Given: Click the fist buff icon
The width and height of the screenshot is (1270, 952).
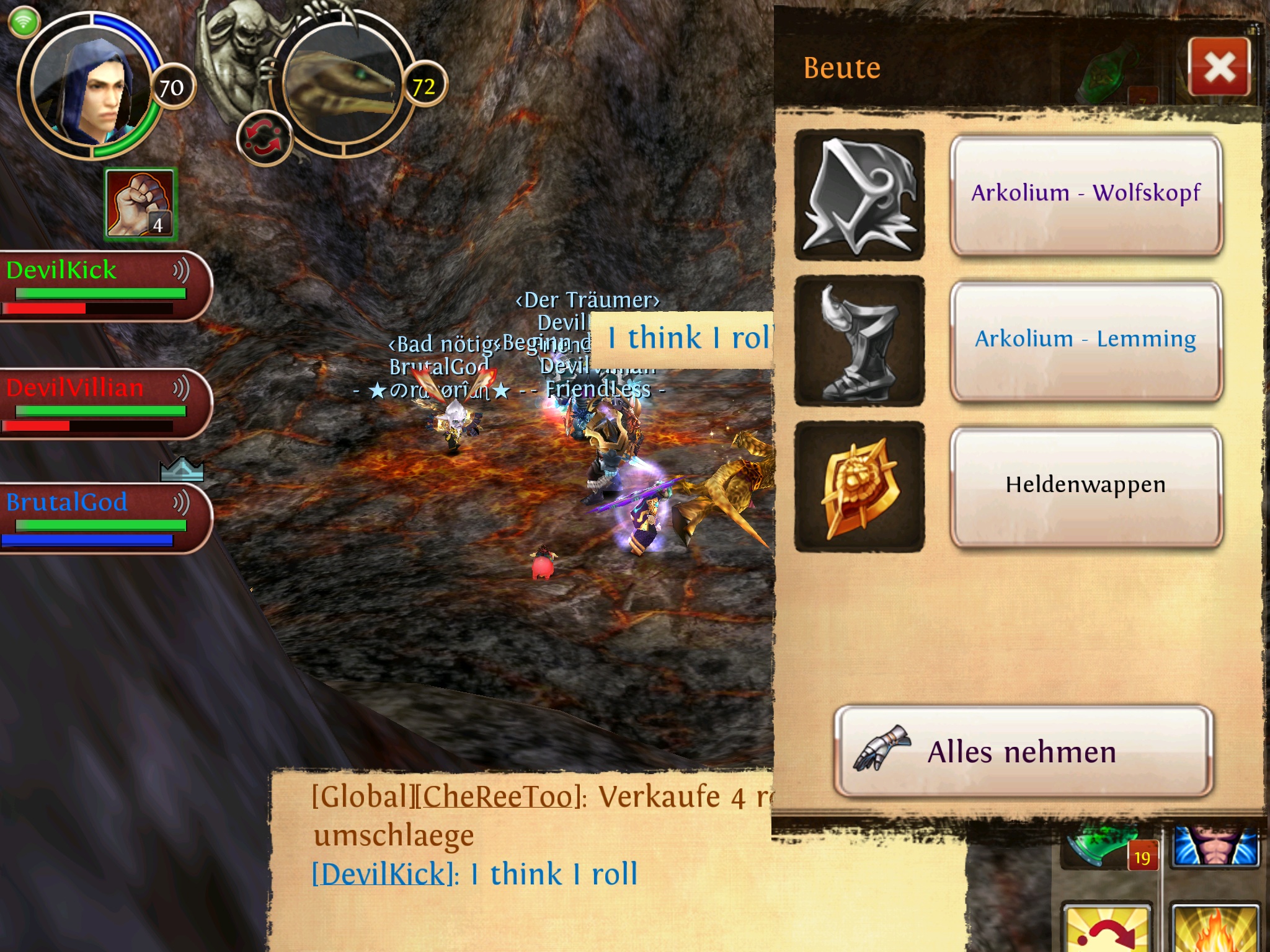Looking at the screenshot, I should [140, 204].
